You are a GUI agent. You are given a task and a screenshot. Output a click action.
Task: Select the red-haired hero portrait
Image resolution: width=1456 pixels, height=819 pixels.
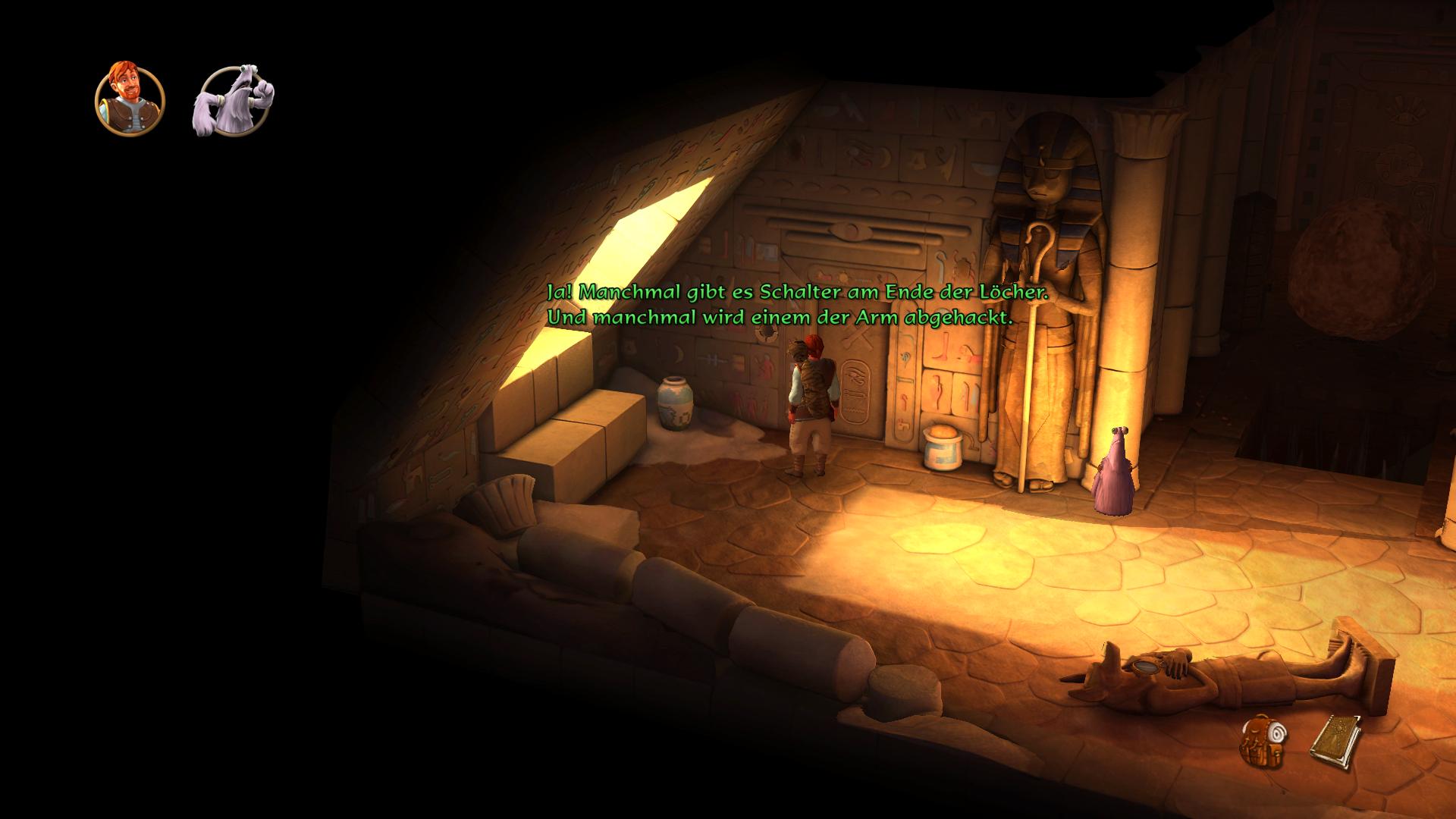coord(130,99)
